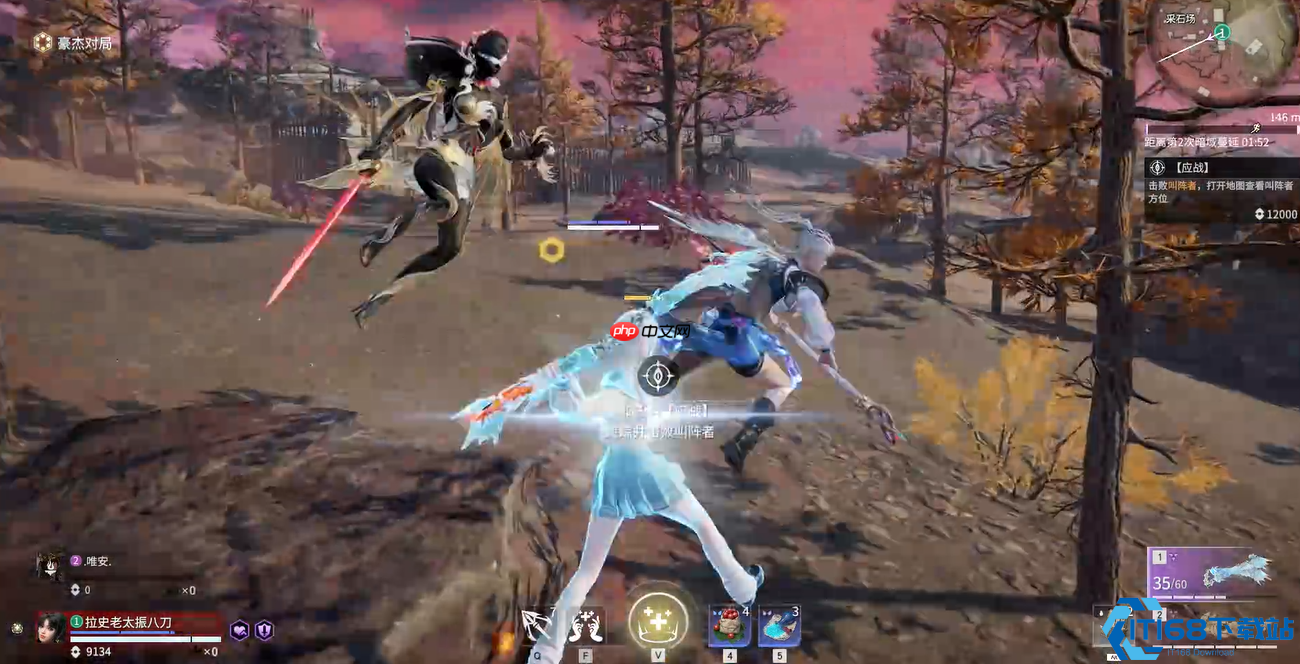1300x664 pixels.
Task: Click the purple shield sword buff icon
Action: click(x=264, y=630)
